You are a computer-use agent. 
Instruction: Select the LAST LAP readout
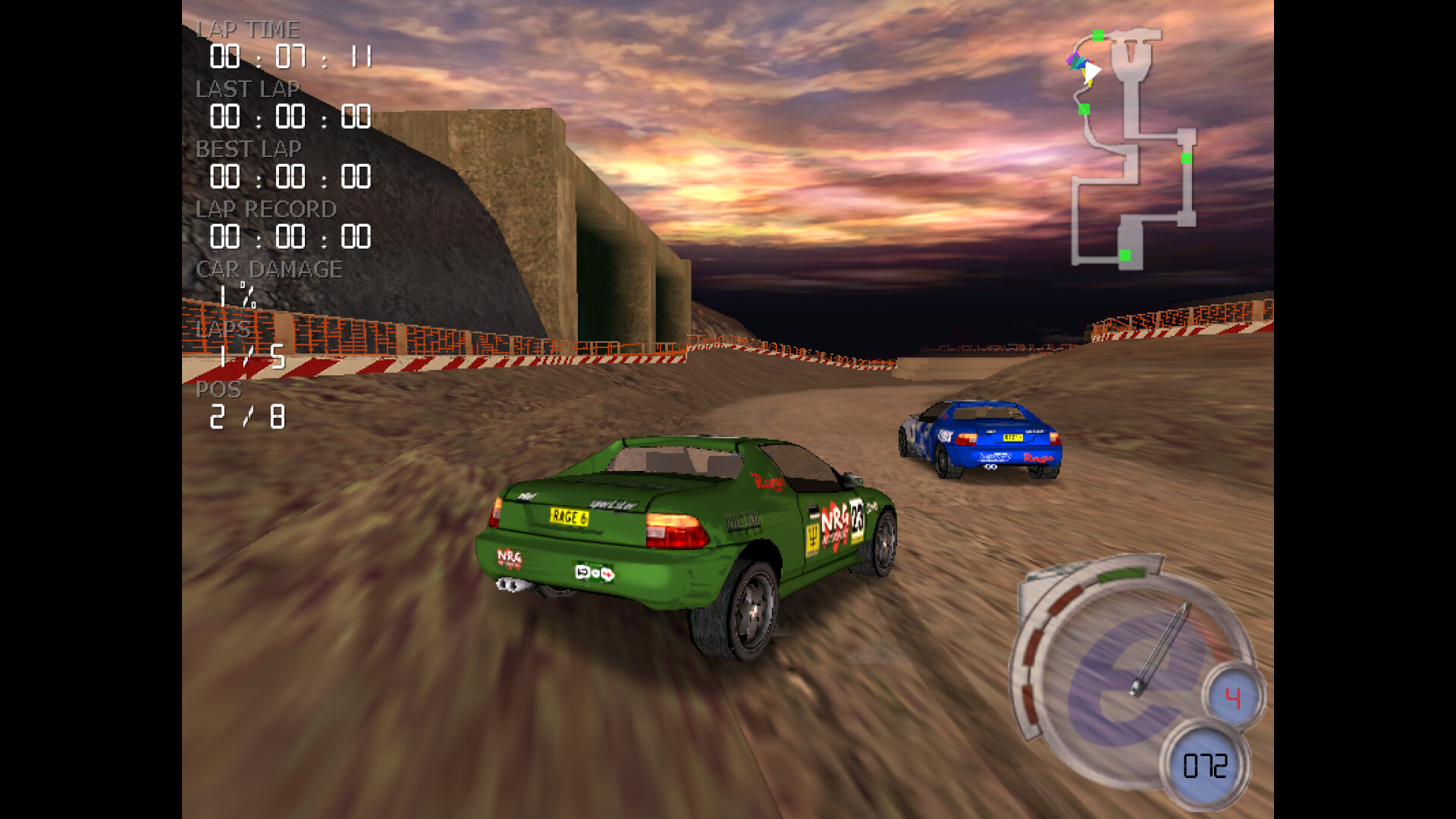click(290, 118)
